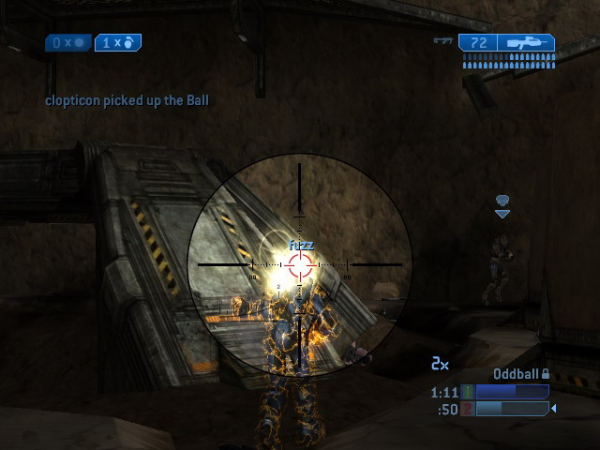The width and height of the screenshot is (600, 450).
Task: Click the battle rifle weapon icon
Action: (526, 43)
